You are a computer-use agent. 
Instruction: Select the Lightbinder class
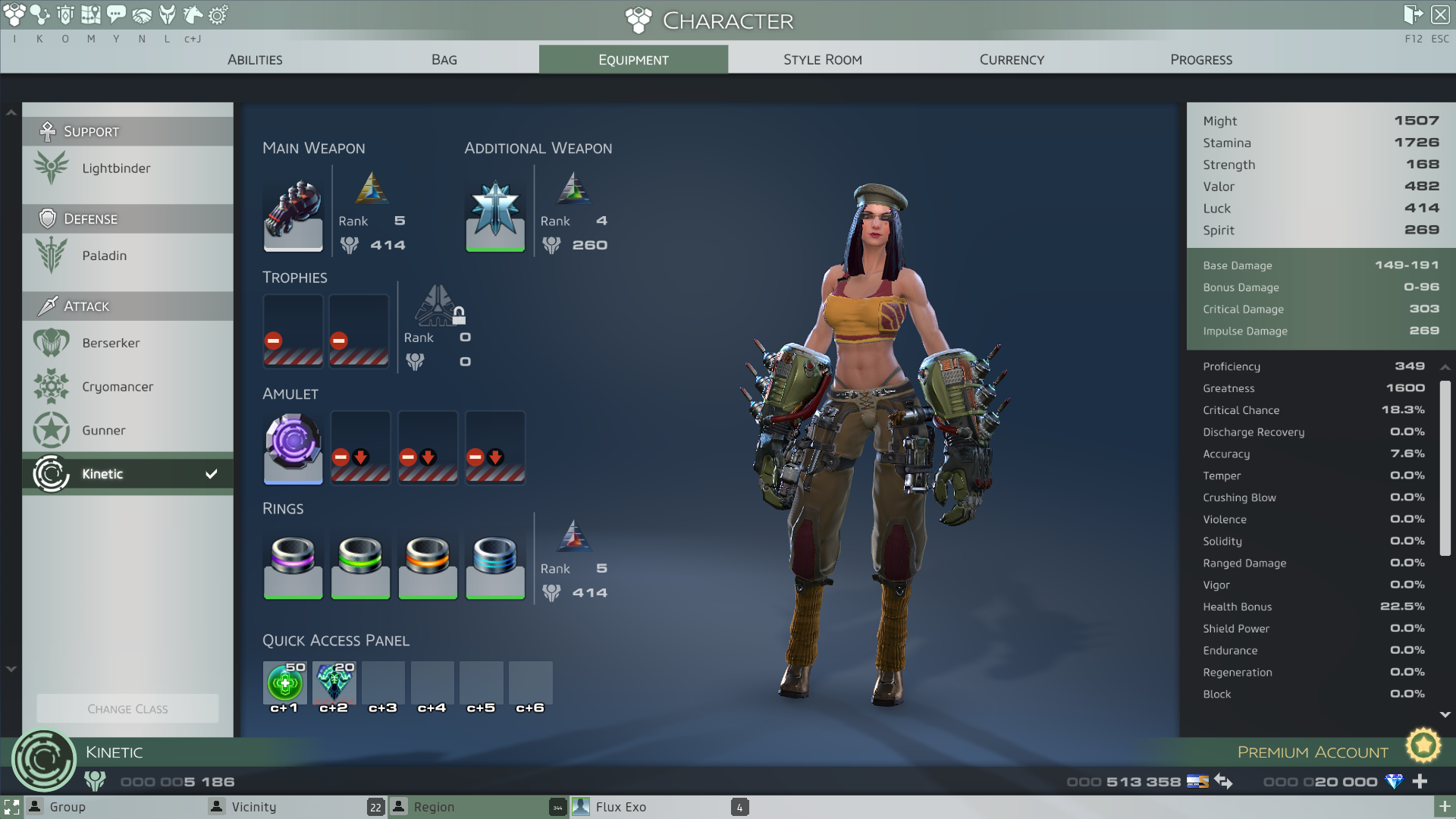[116, 168]
